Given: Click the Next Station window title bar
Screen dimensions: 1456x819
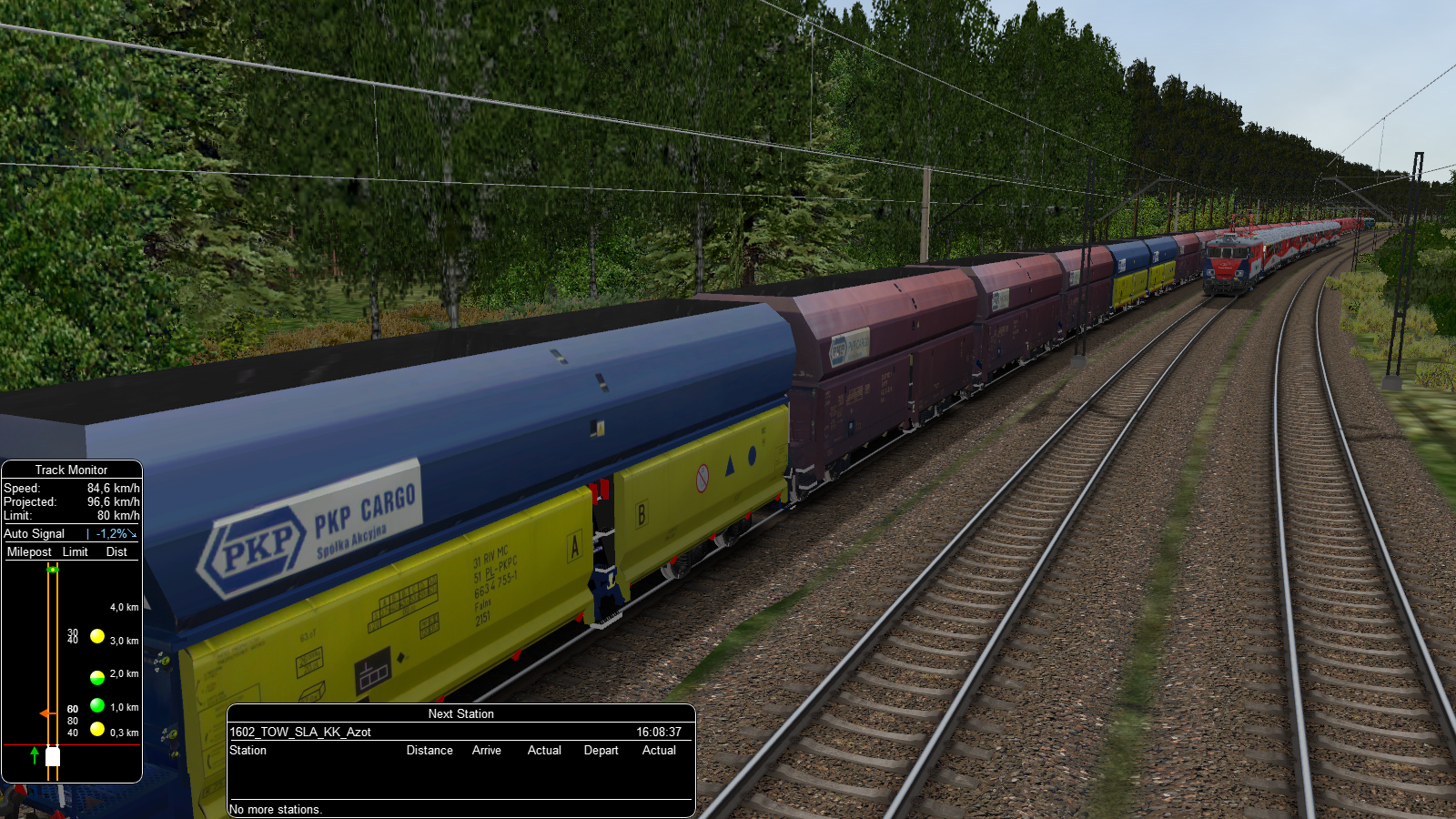Looking at the screenshot, I should 460,713.
